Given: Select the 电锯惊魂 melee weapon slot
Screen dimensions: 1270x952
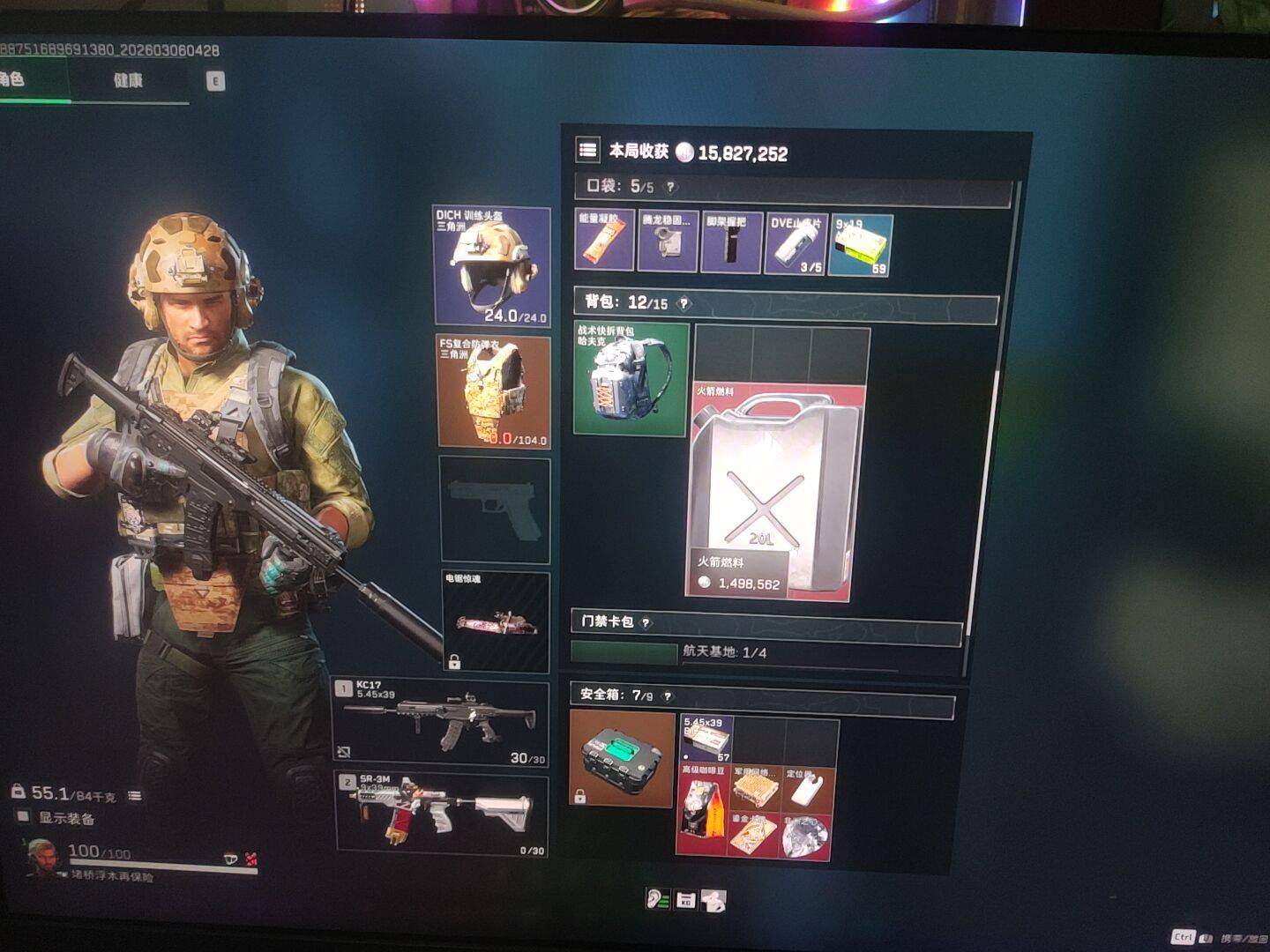Looking at the screenshot, I should 495,621.
